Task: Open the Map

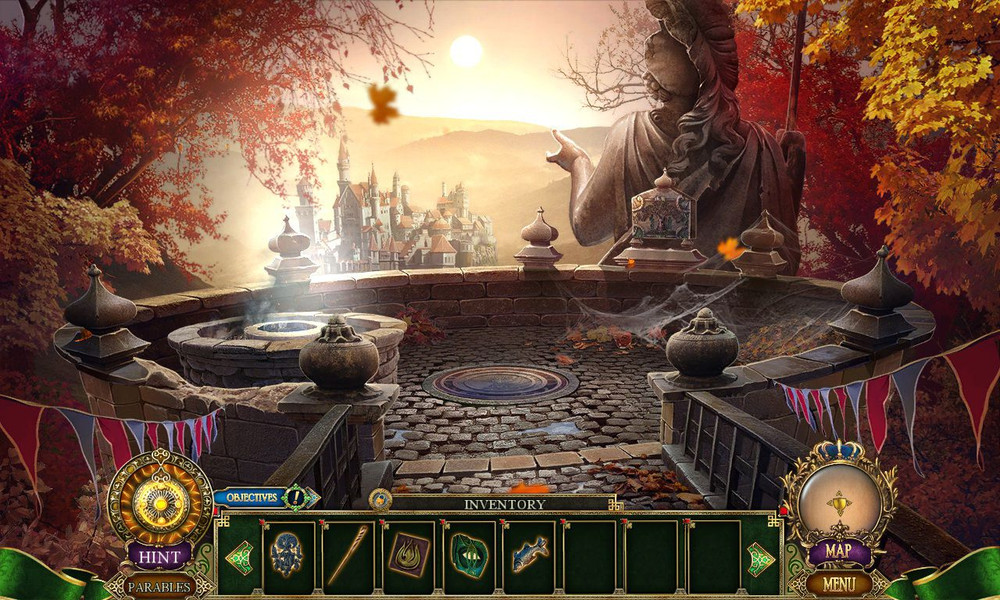Action: point(838,551)
